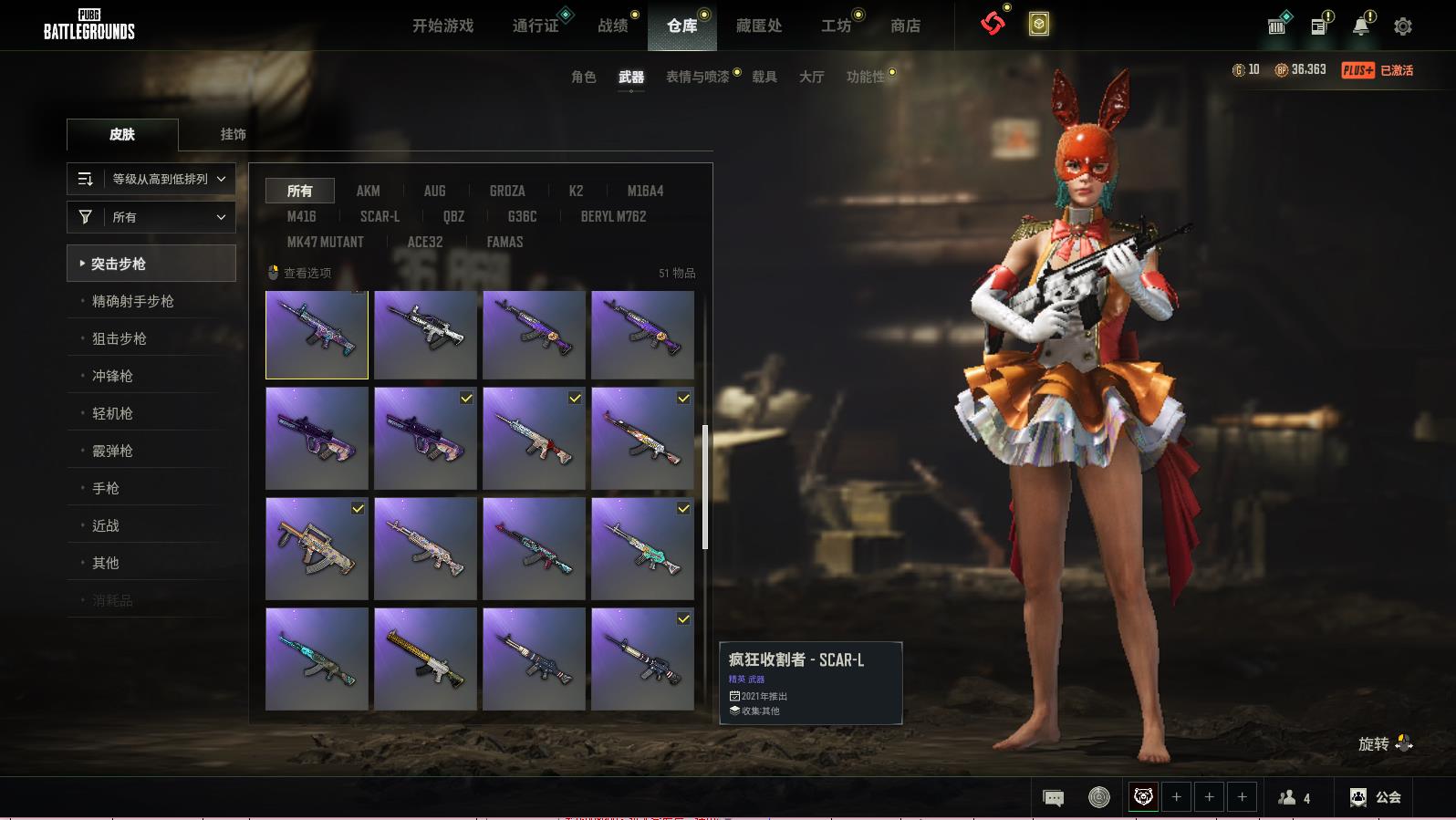
Task: Open the 商店 shop tab
Action: 905,26
